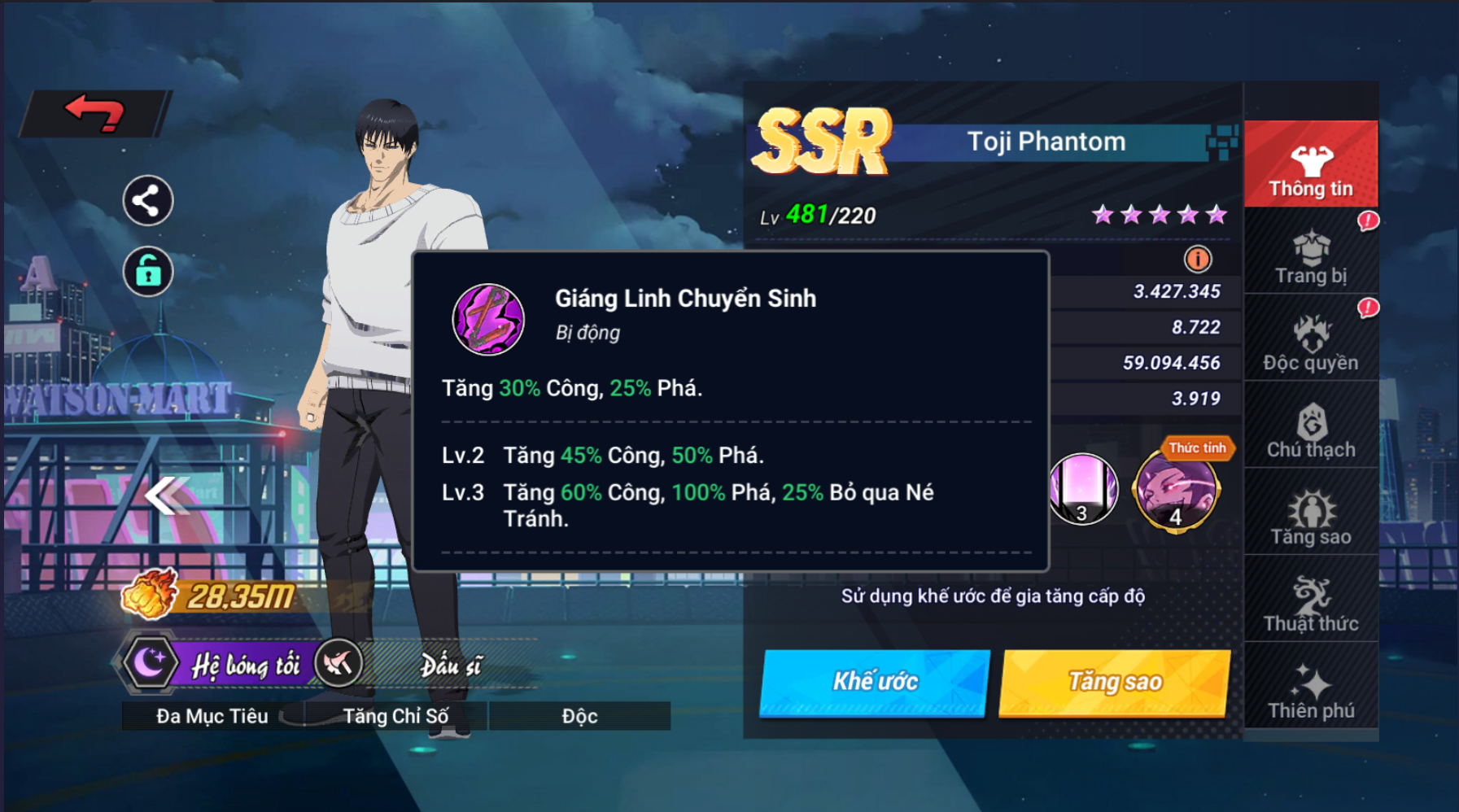Viewport: 1459px width, 812px height.
Task: Open the orange stats info icon
Action: [x=1197, y=260]
